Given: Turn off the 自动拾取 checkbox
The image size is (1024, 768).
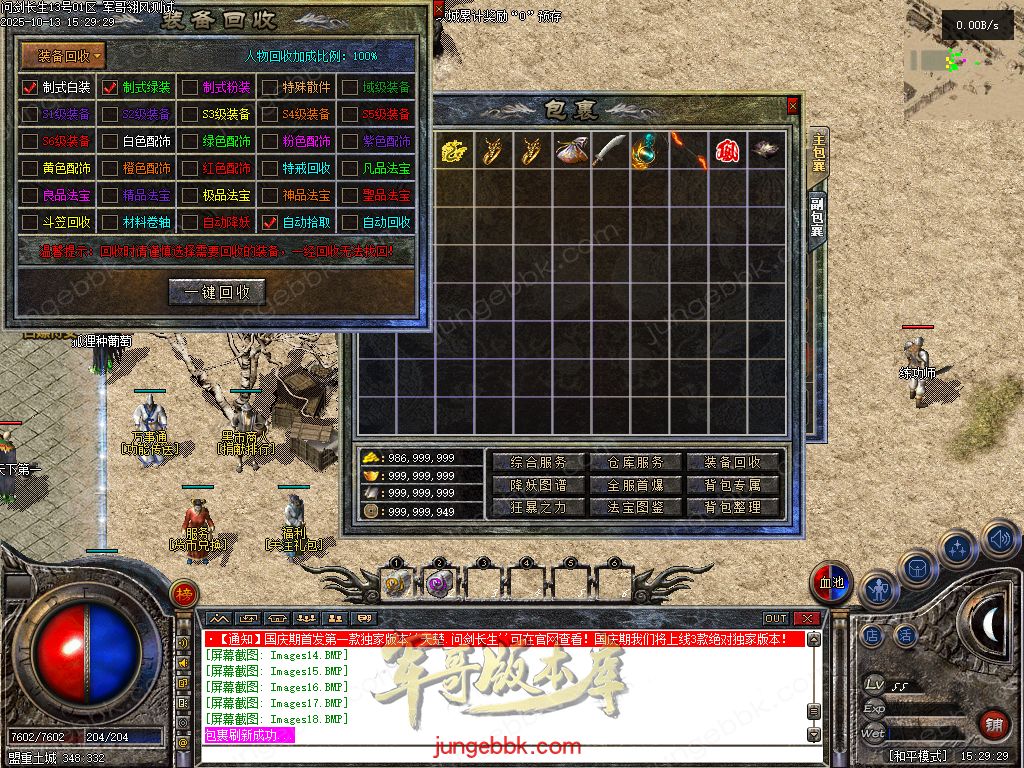Looking at the screenshot, I should [x=270, y=222].
